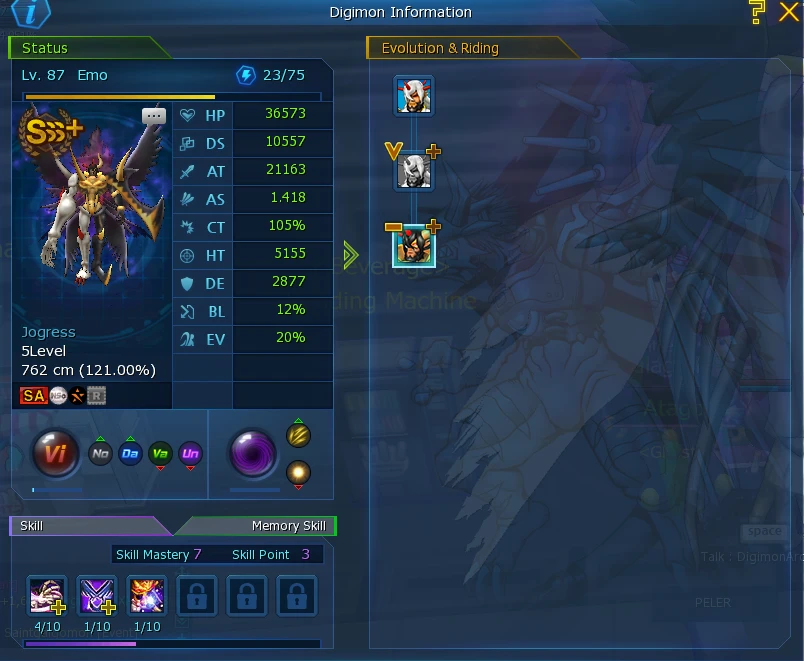The image size is (804, 661).
Task: Open the yellow question mark help
Action: [x=757, y=12]
